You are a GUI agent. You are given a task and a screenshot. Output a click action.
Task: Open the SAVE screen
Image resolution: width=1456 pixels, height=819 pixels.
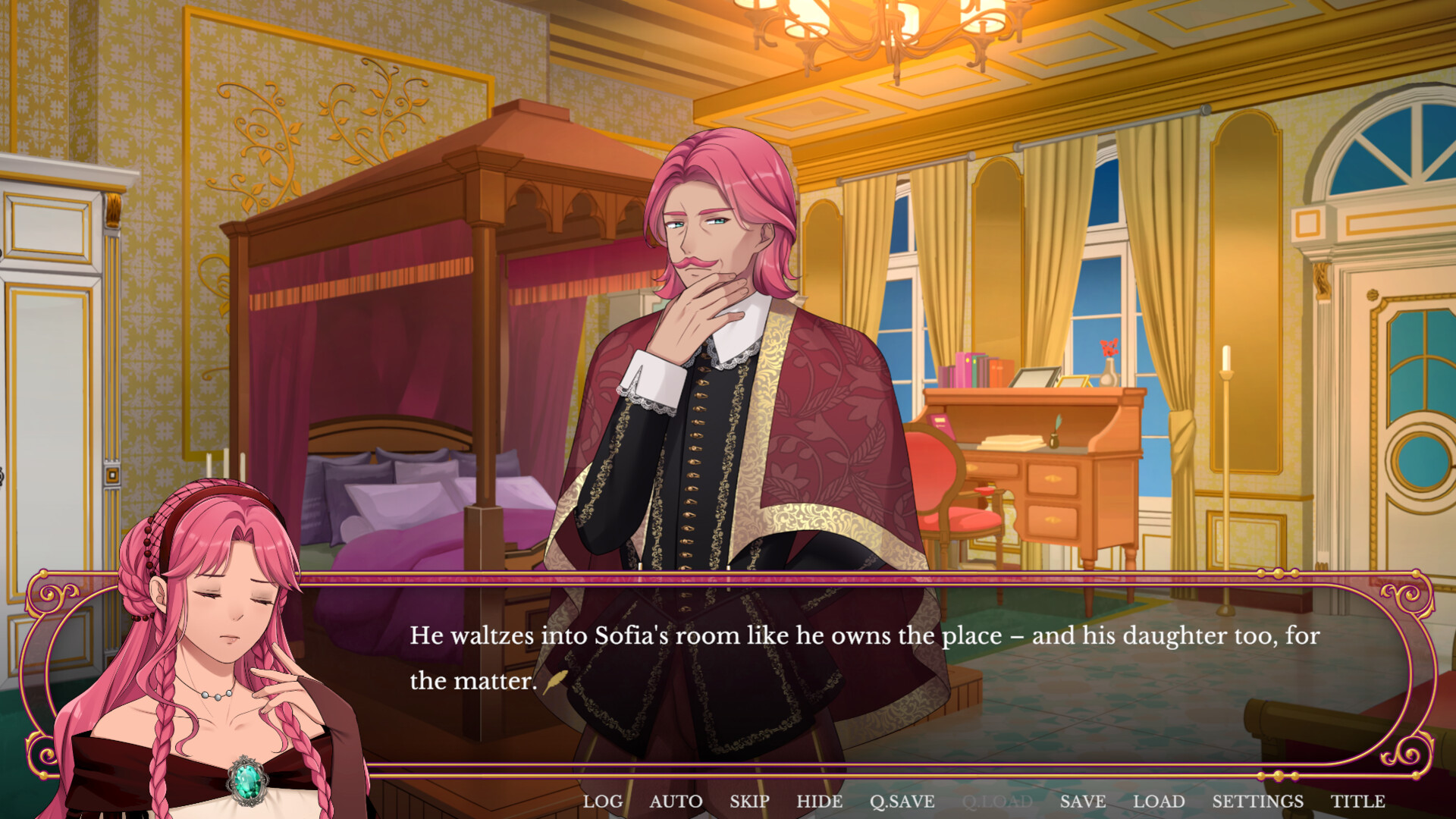point(1084,801)
